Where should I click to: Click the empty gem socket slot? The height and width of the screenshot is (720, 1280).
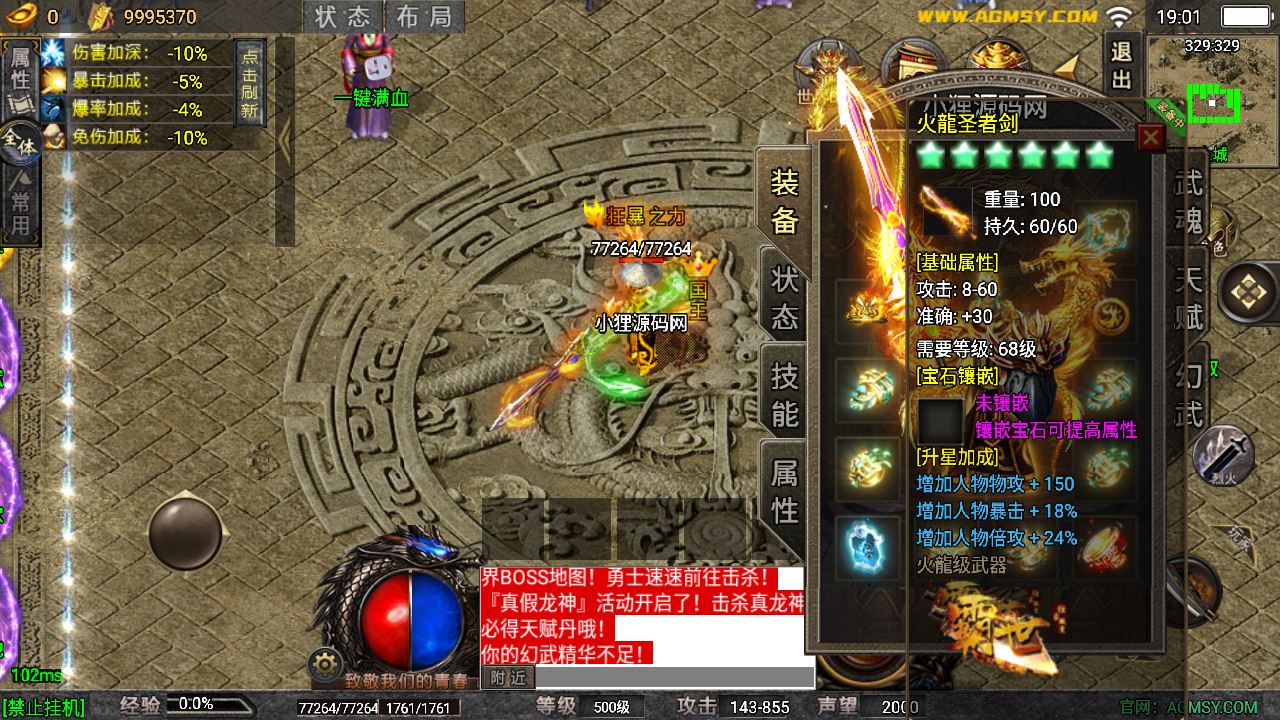[x=941, y=419]
